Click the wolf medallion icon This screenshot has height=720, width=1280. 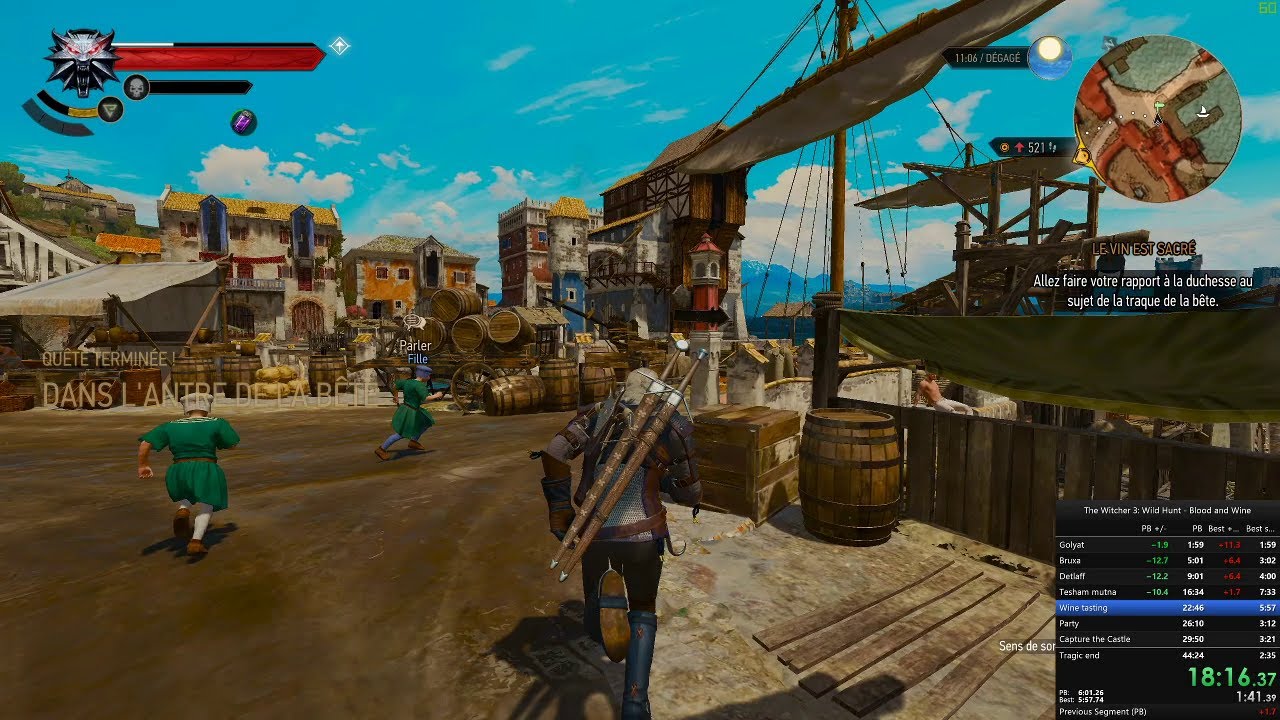click(81, 60)
